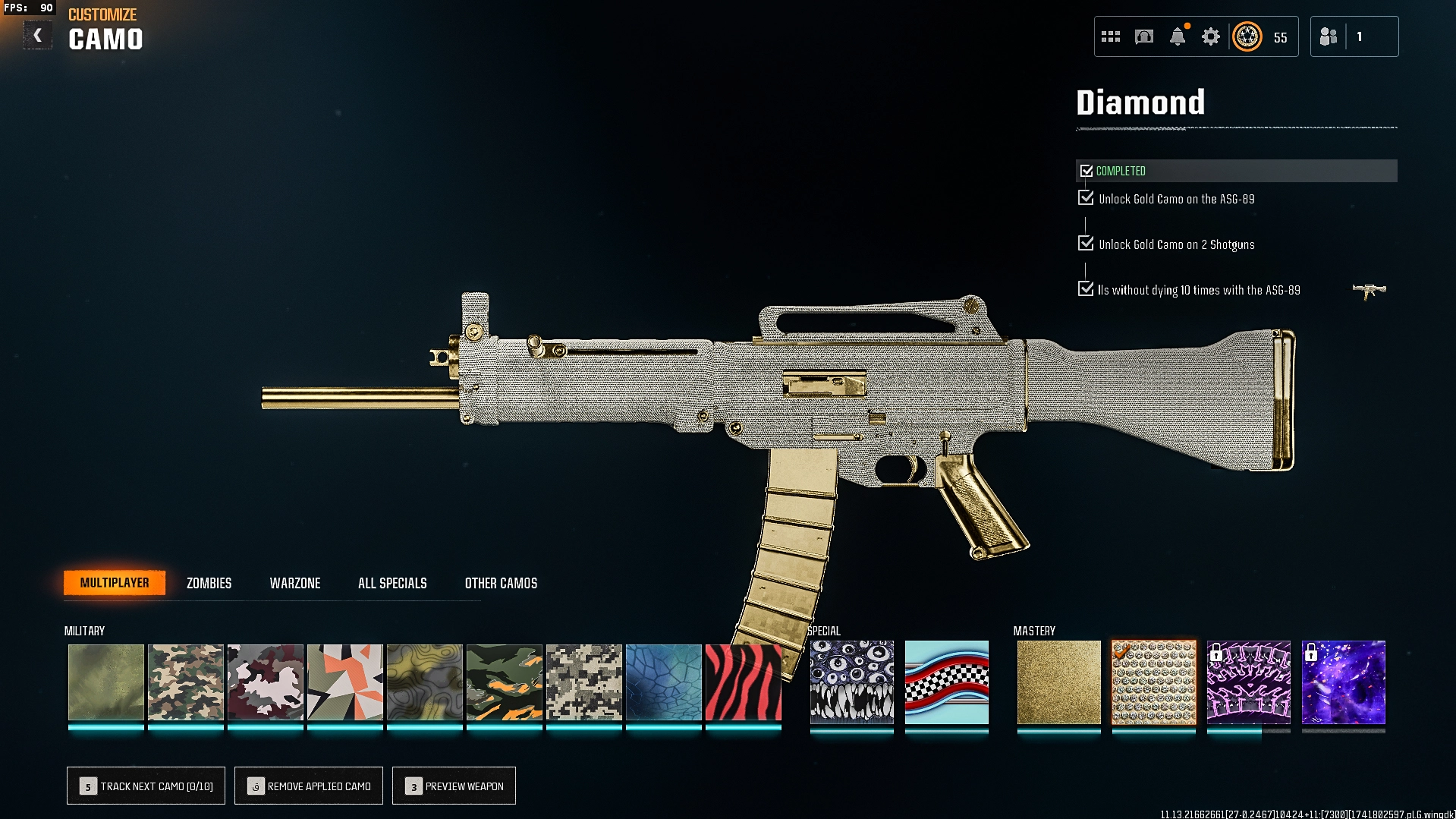The image size is (1456, 819).
Task: Open the settings gear icon
Action: pyautogui.click(x=1211, y=36)
